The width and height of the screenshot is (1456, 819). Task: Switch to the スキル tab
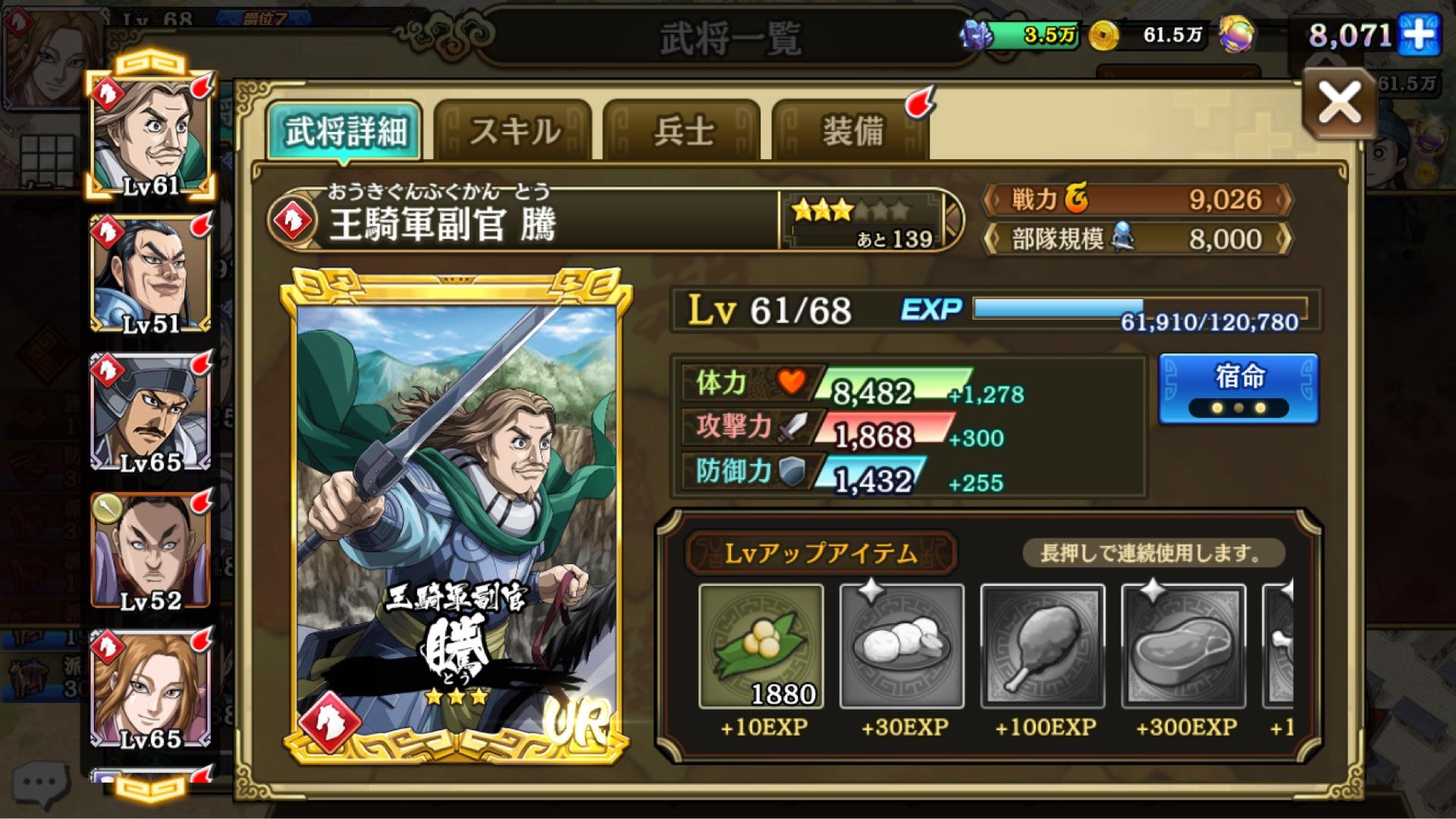tap(516, 130)
